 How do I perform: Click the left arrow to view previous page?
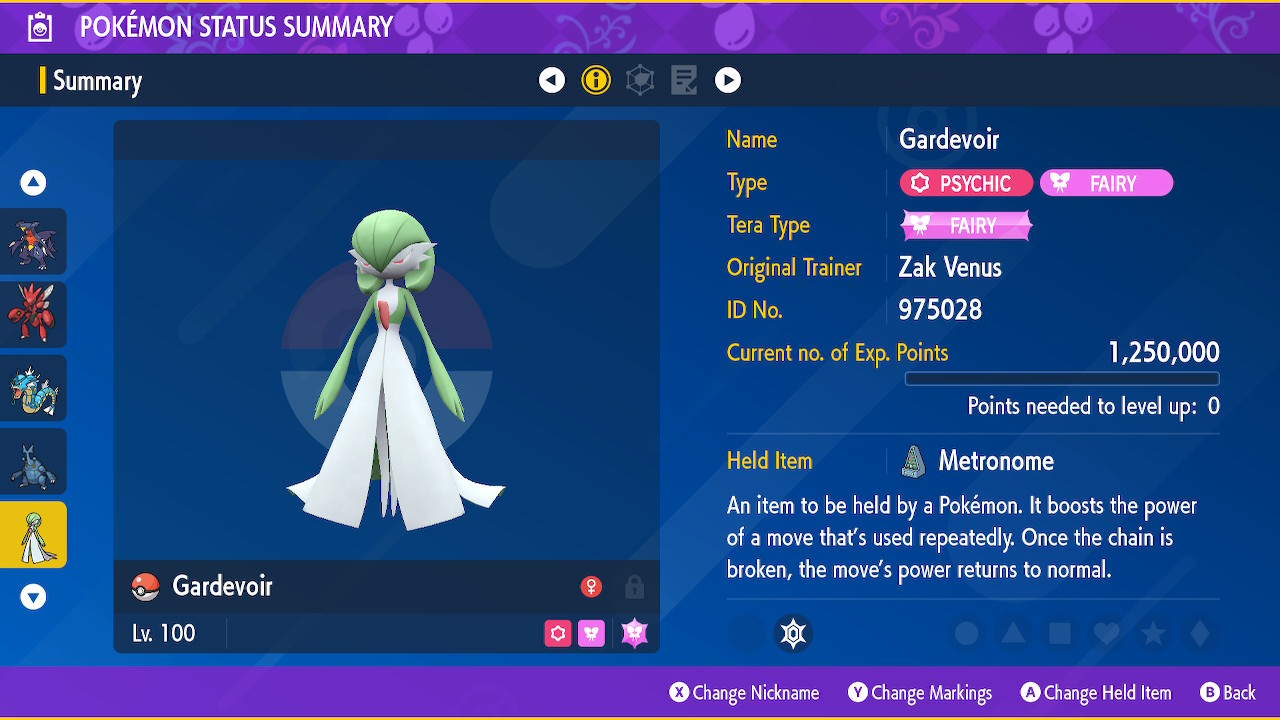pos(552,80)
